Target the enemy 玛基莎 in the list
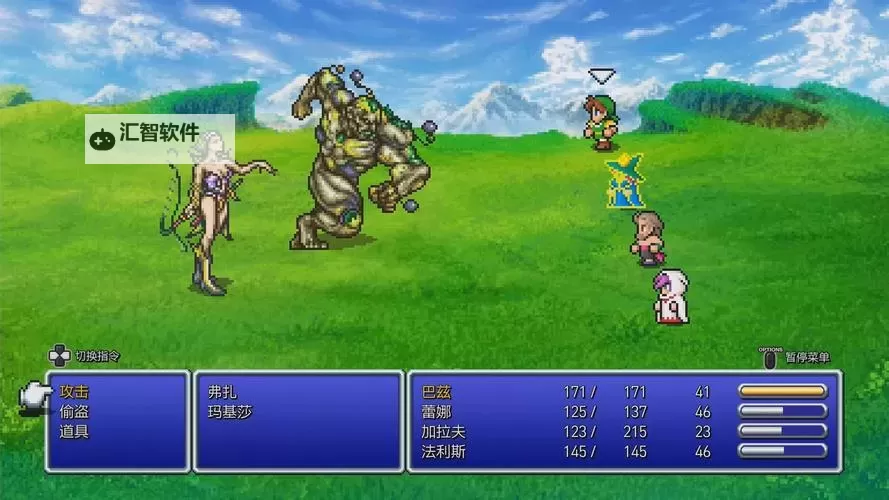The width and height of the screenshot is (889, 500). pos(229,411)
